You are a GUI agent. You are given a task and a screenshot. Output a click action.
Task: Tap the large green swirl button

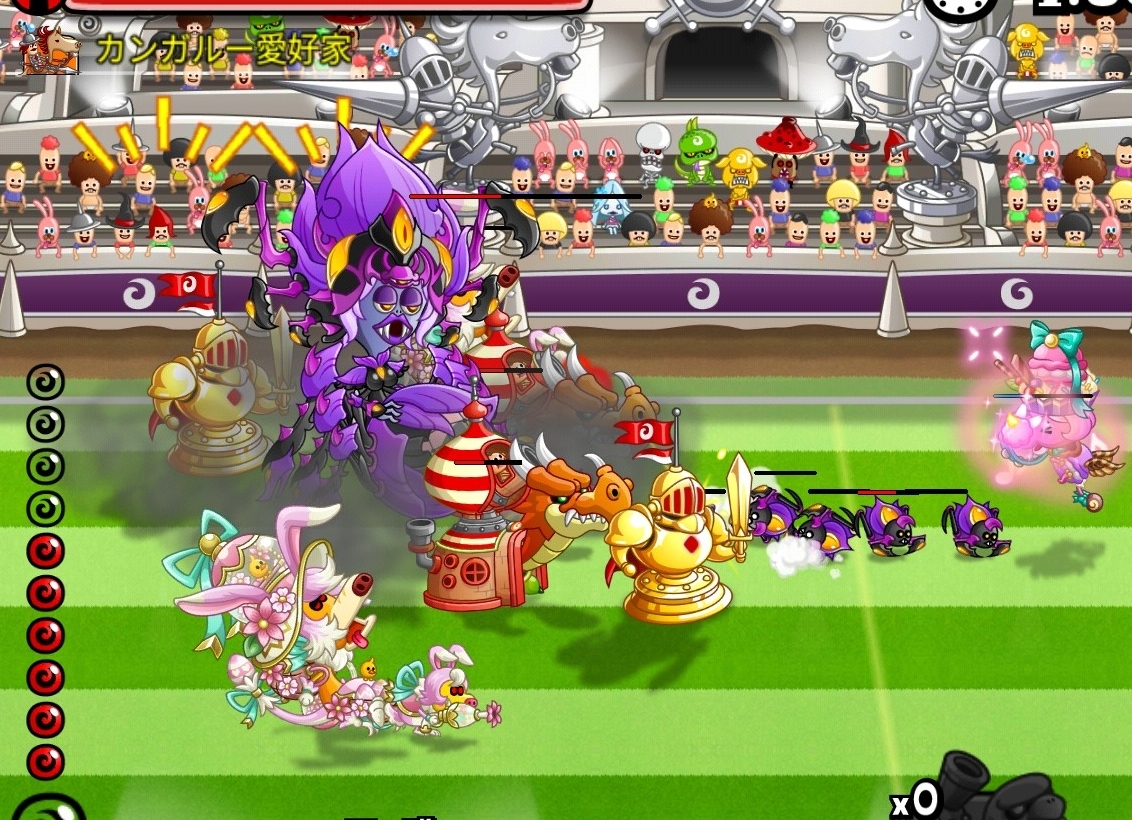click(x=45, y=810)
